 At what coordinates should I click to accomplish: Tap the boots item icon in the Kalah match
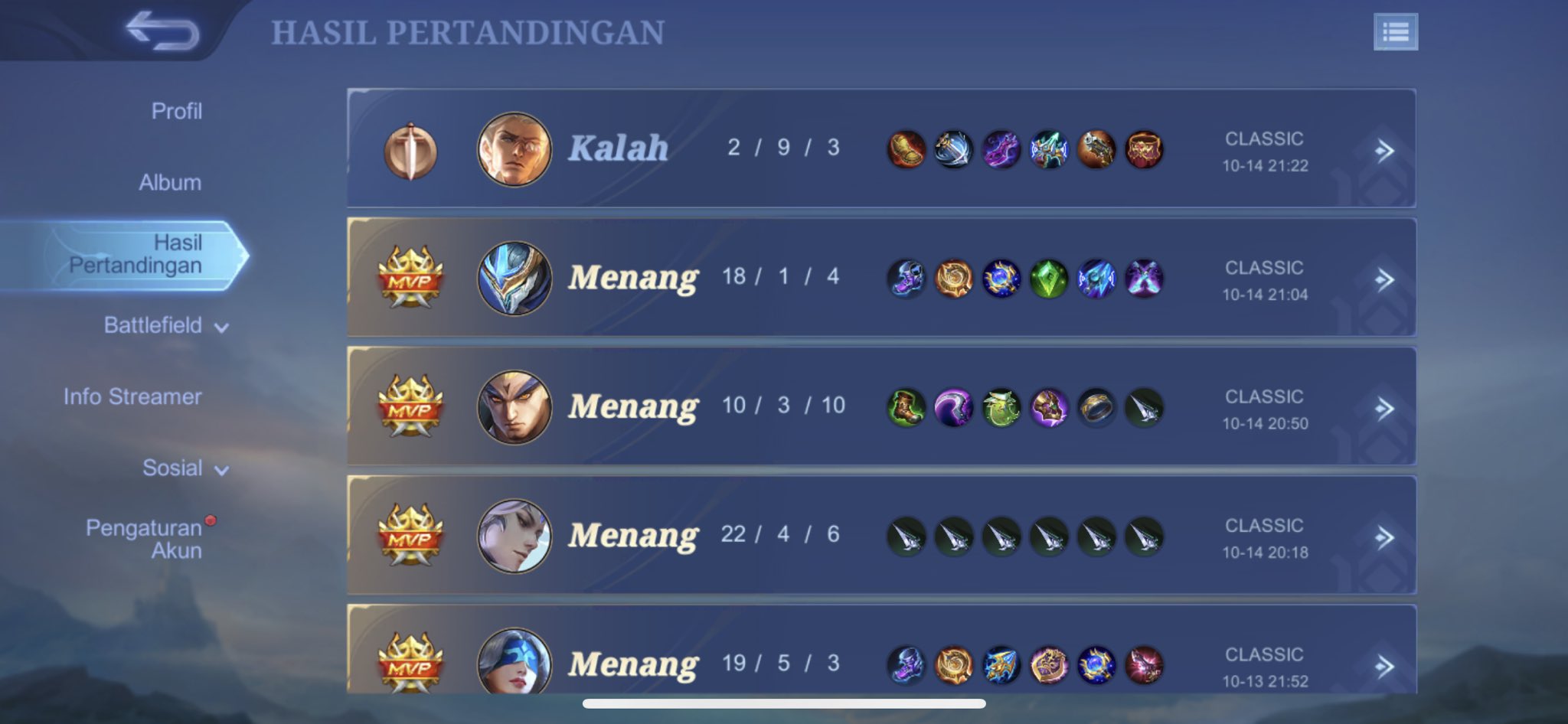[906, 149]
